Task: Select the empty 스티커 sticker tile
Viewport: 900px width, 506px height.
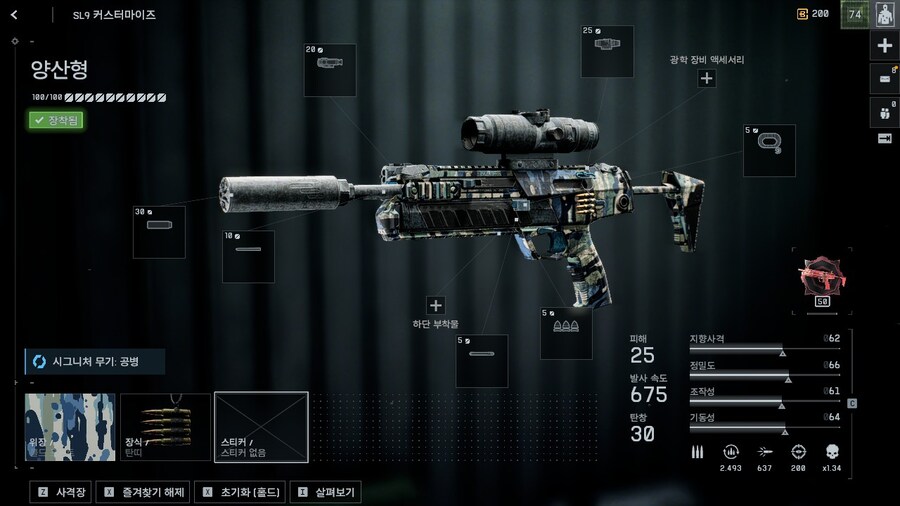Action: 261,427
